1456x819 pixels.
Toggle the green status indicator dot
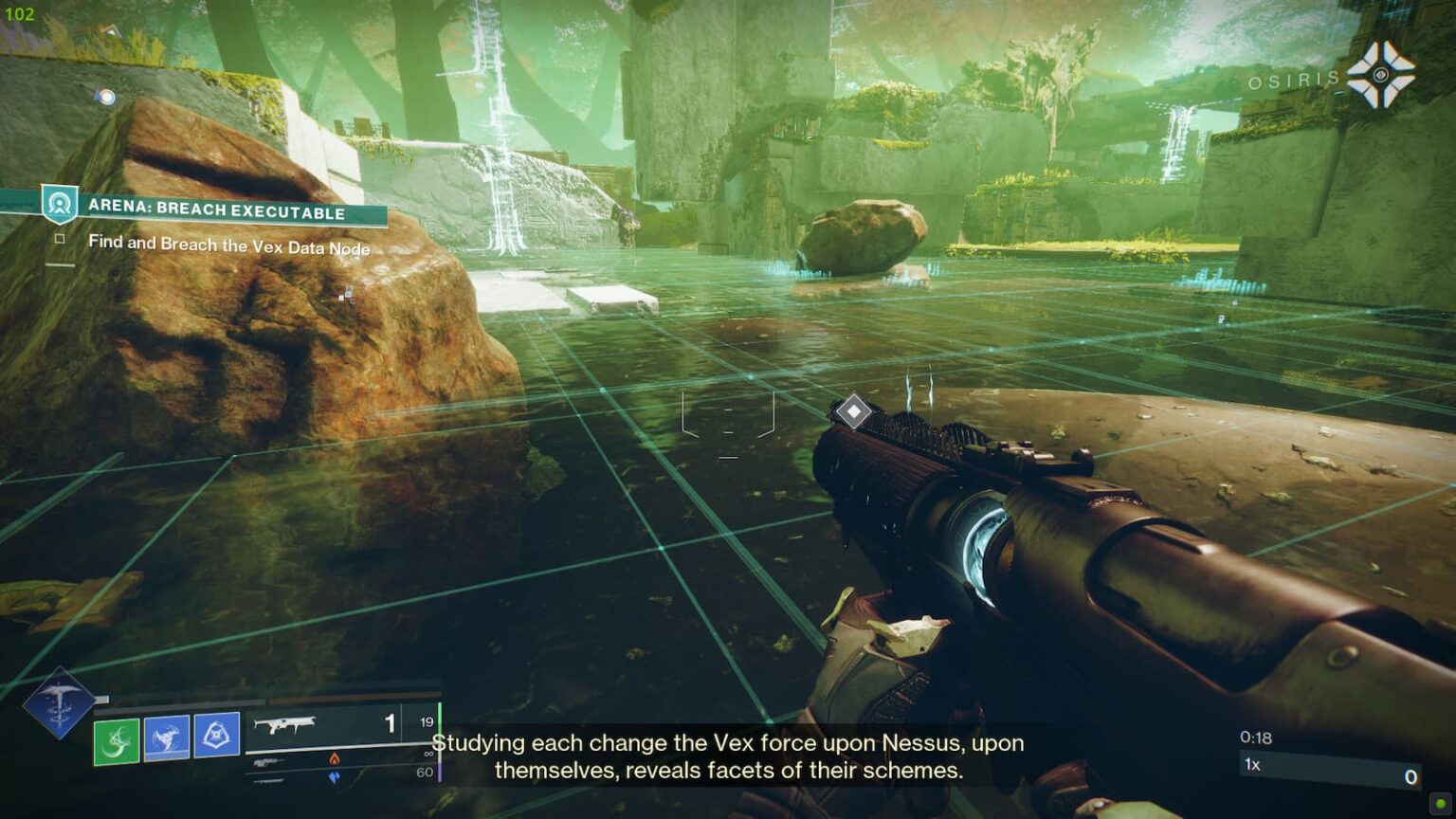1440,804
